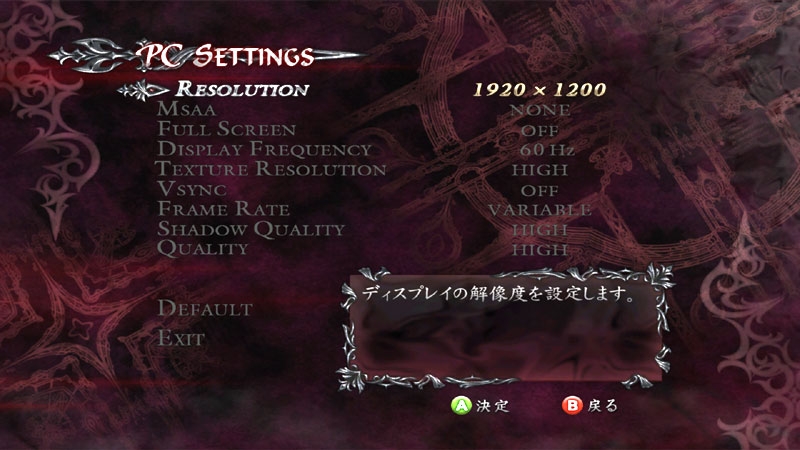Select Texture Resolution in the list
The height and width of the screenshot is (450, 800).
point(271,170)
